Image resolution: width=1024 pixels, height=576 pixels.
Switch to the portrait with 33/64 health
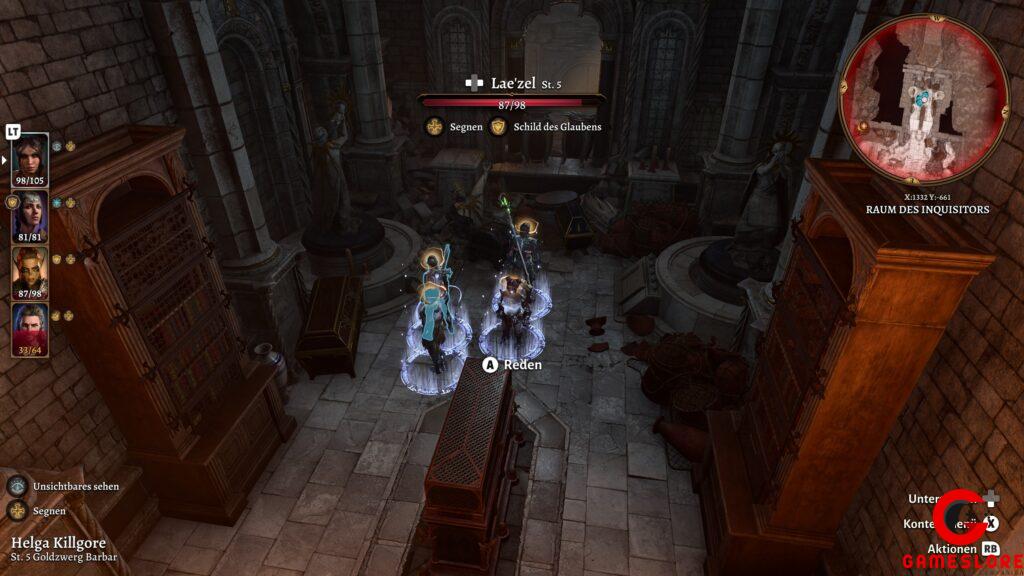(29, 329)
